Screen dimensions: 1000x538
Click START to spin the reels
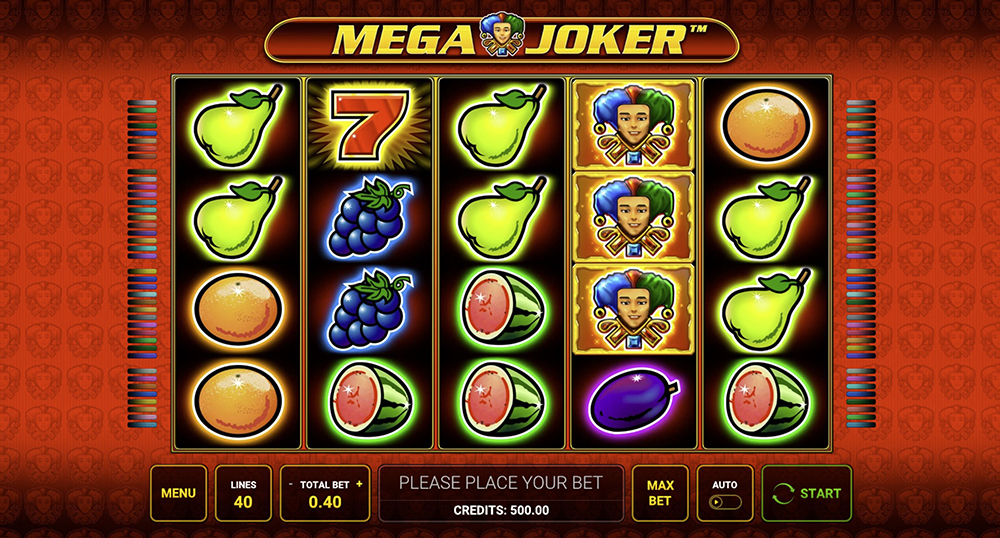point(807,493)
